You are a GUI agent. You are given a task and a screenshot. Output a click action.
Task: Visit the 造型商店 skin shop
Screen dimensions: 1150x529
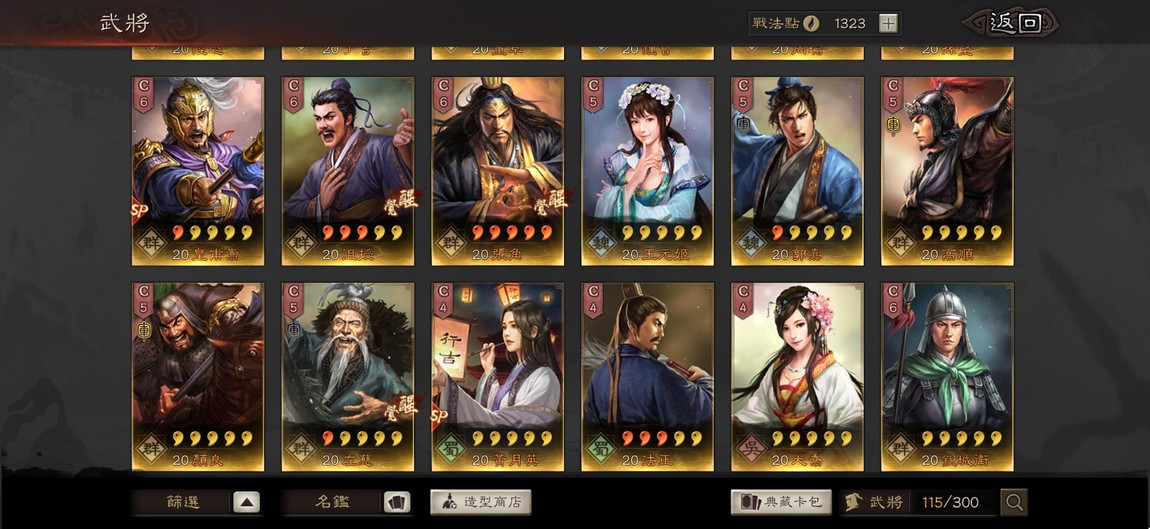481,502
